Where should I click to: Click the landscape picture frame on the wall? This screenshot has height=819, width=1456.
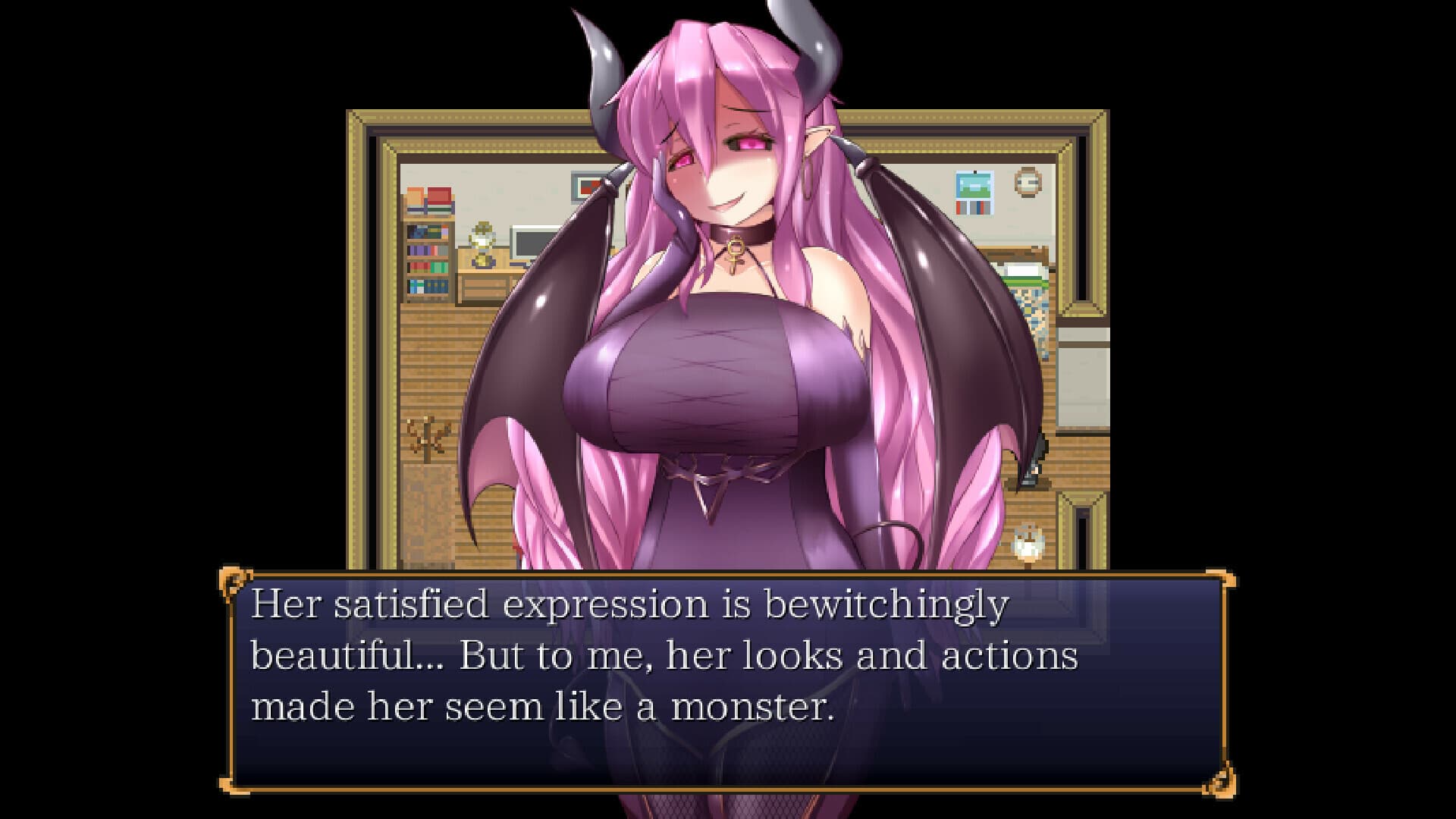973,185
